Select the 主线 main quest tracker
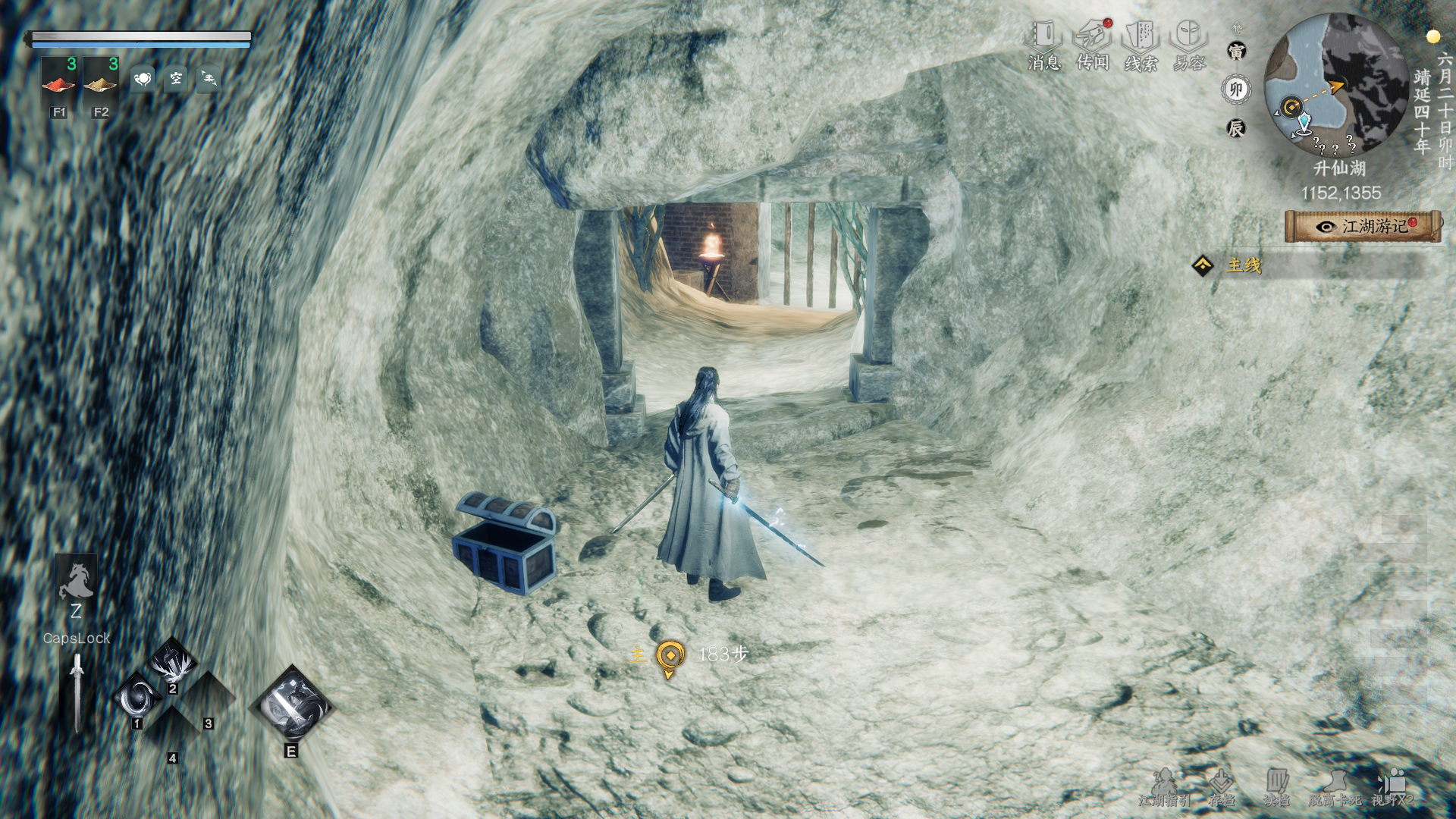Viewport: 1456px width, 819px height. (x=1244, y=265)
